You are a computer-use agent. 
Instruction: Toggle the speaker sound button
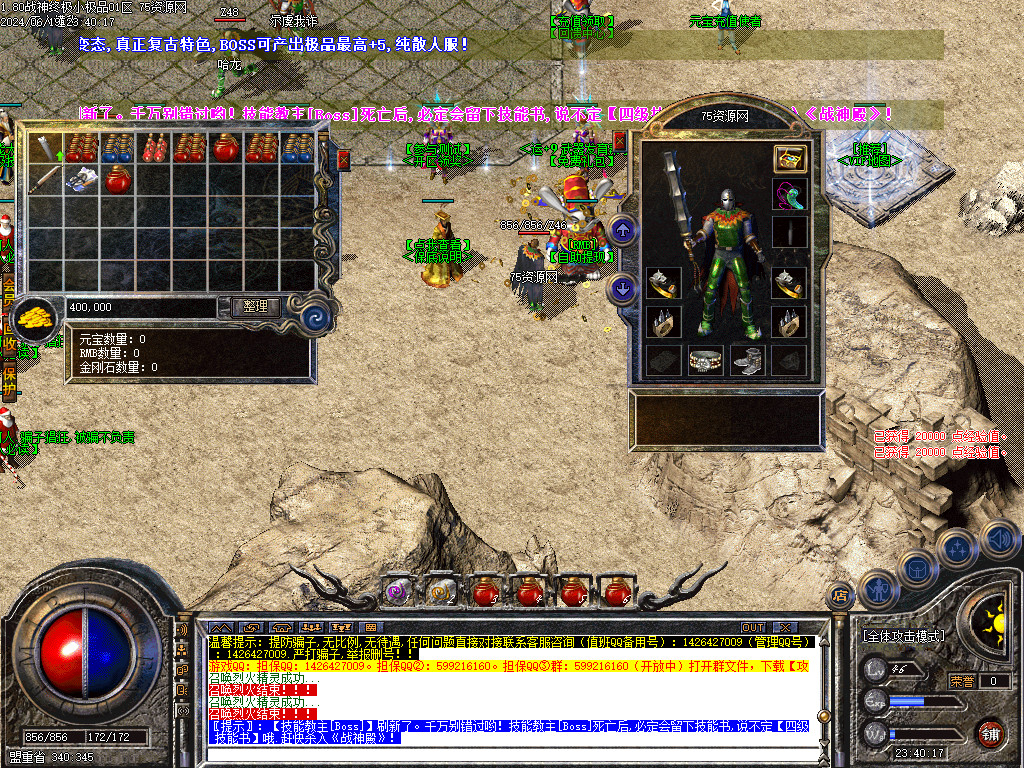pos(998,540)
